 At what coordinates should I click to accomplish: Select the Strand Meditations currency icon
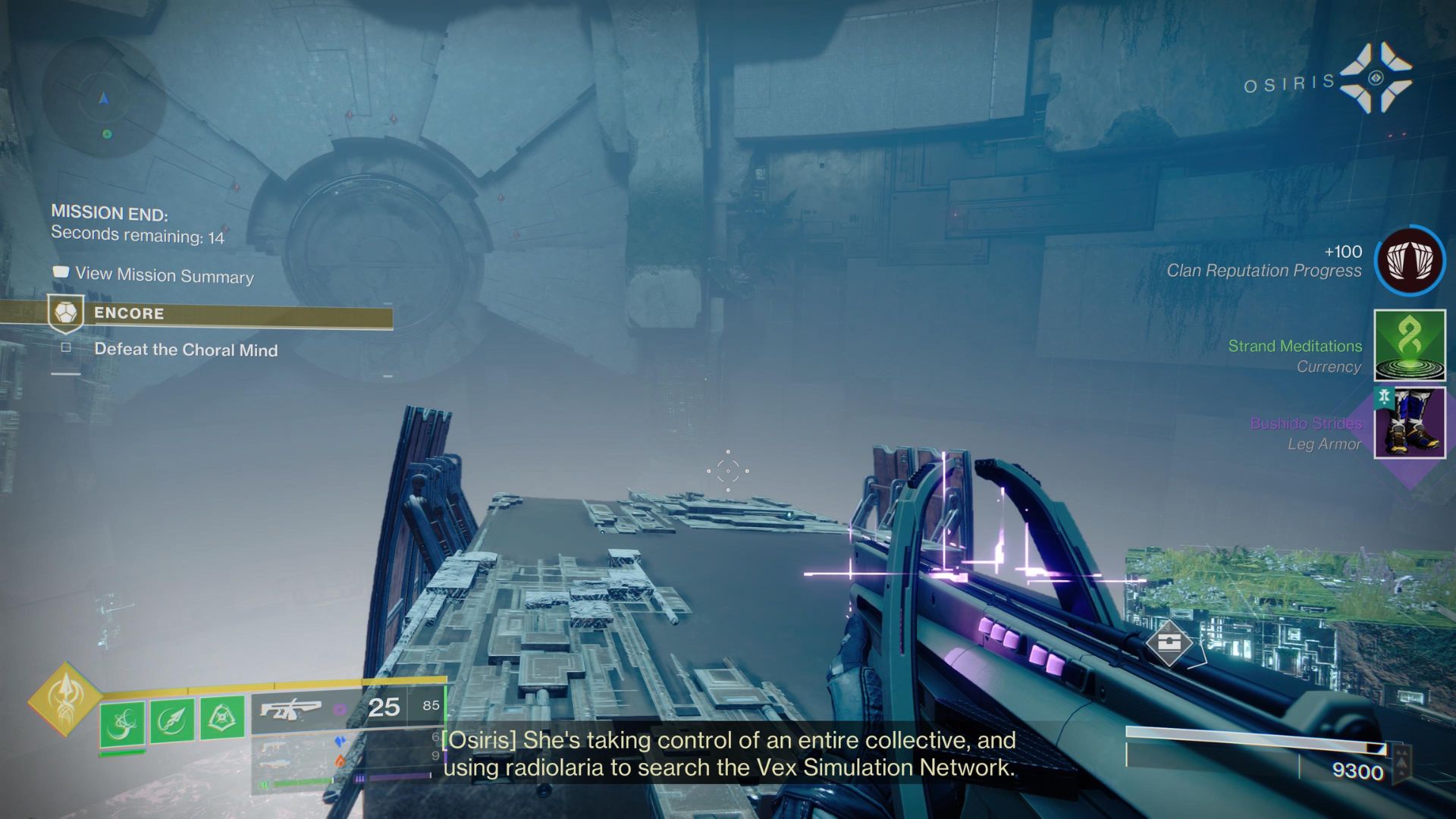tap(1410, 345)
